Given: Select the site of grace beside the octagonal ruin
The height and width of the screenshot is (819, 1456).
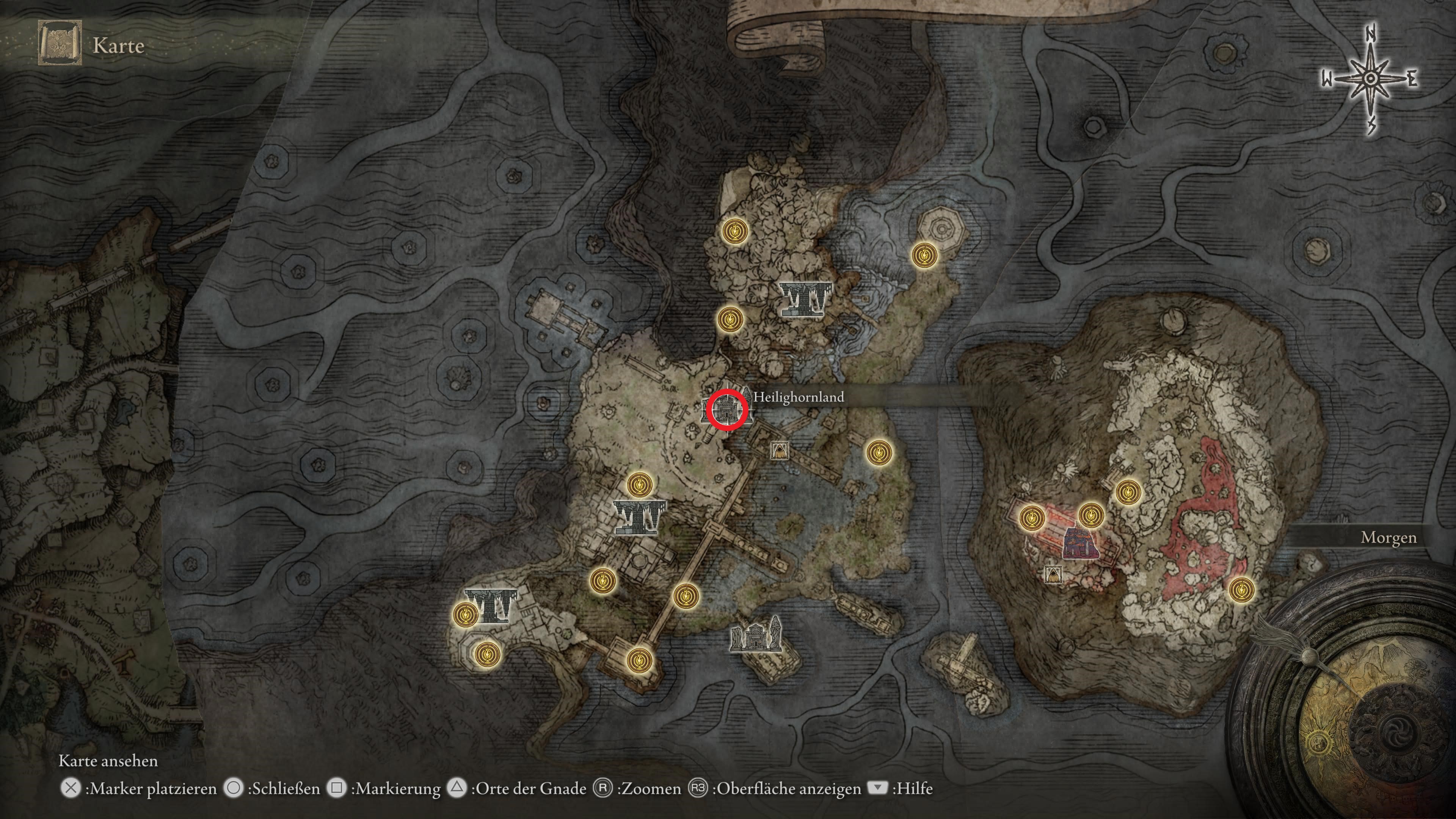Looking at the screenshot, I should tap(925, 256).
